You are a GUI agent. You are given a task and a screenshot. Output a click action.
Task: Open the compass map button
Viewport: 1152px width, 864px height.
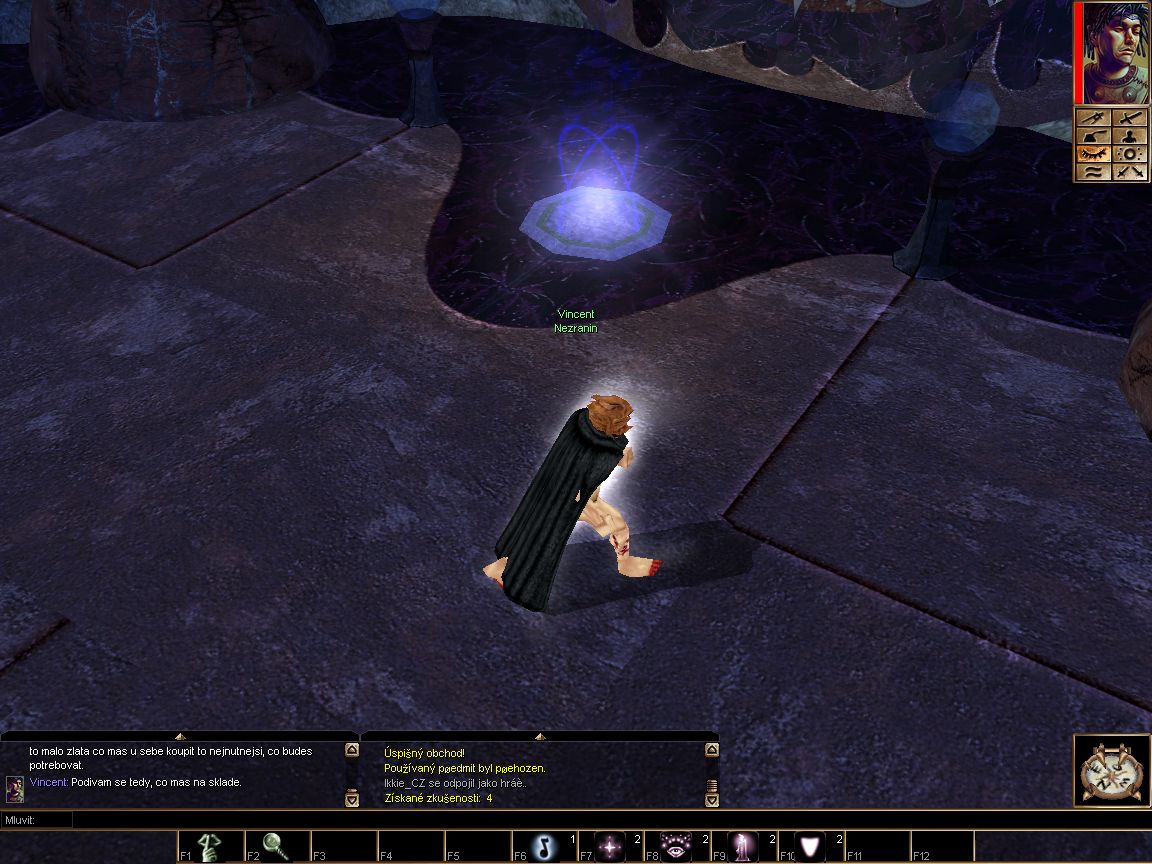point(1112,770)
